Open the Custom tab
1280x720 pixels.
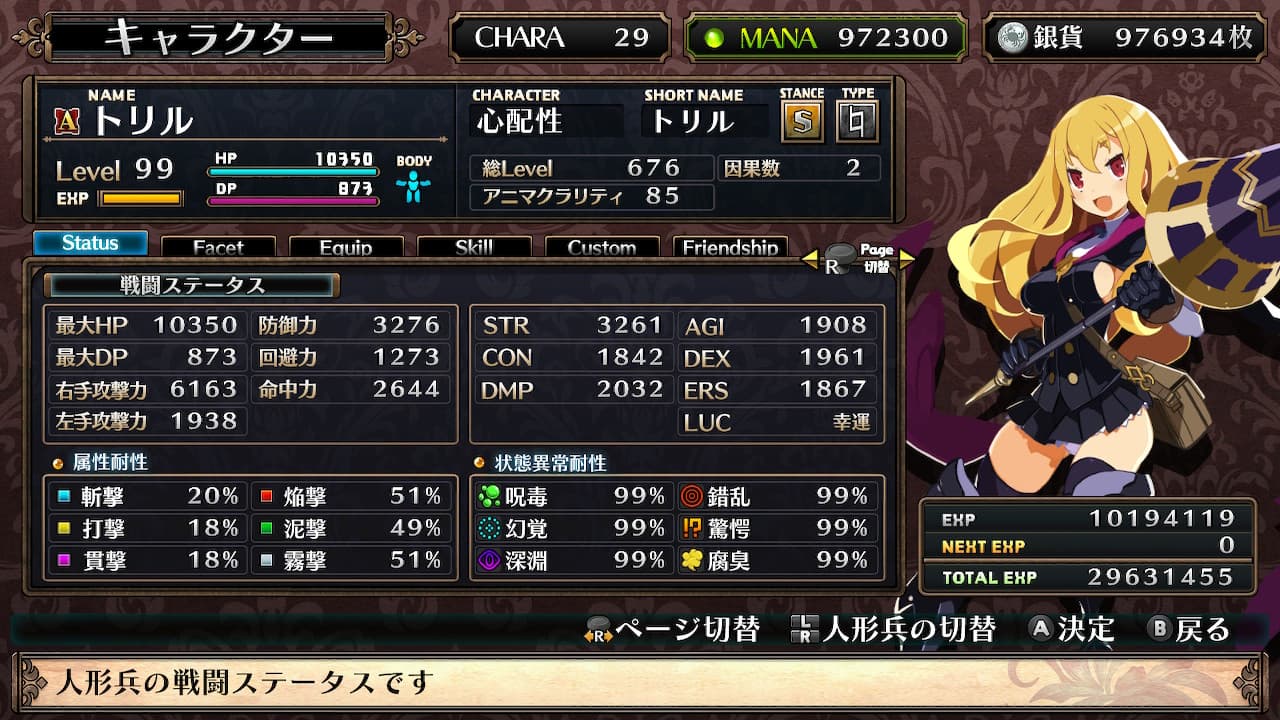click(x=602, y=247)
